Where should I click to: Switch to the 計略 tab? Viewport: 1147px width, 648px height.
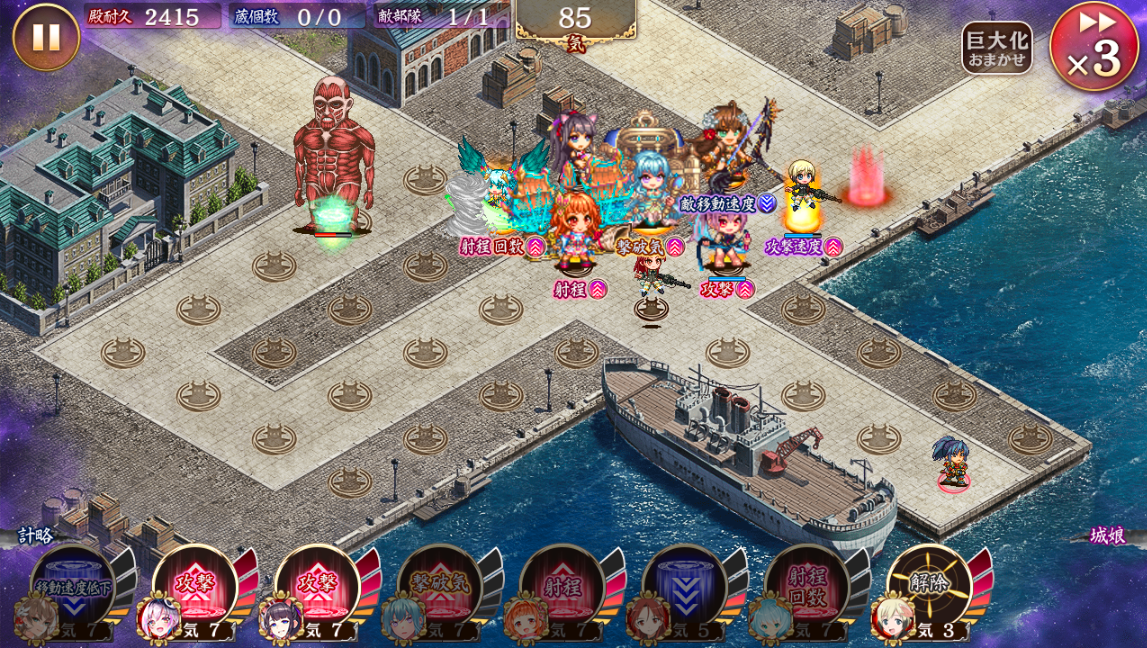coord(36,535)
